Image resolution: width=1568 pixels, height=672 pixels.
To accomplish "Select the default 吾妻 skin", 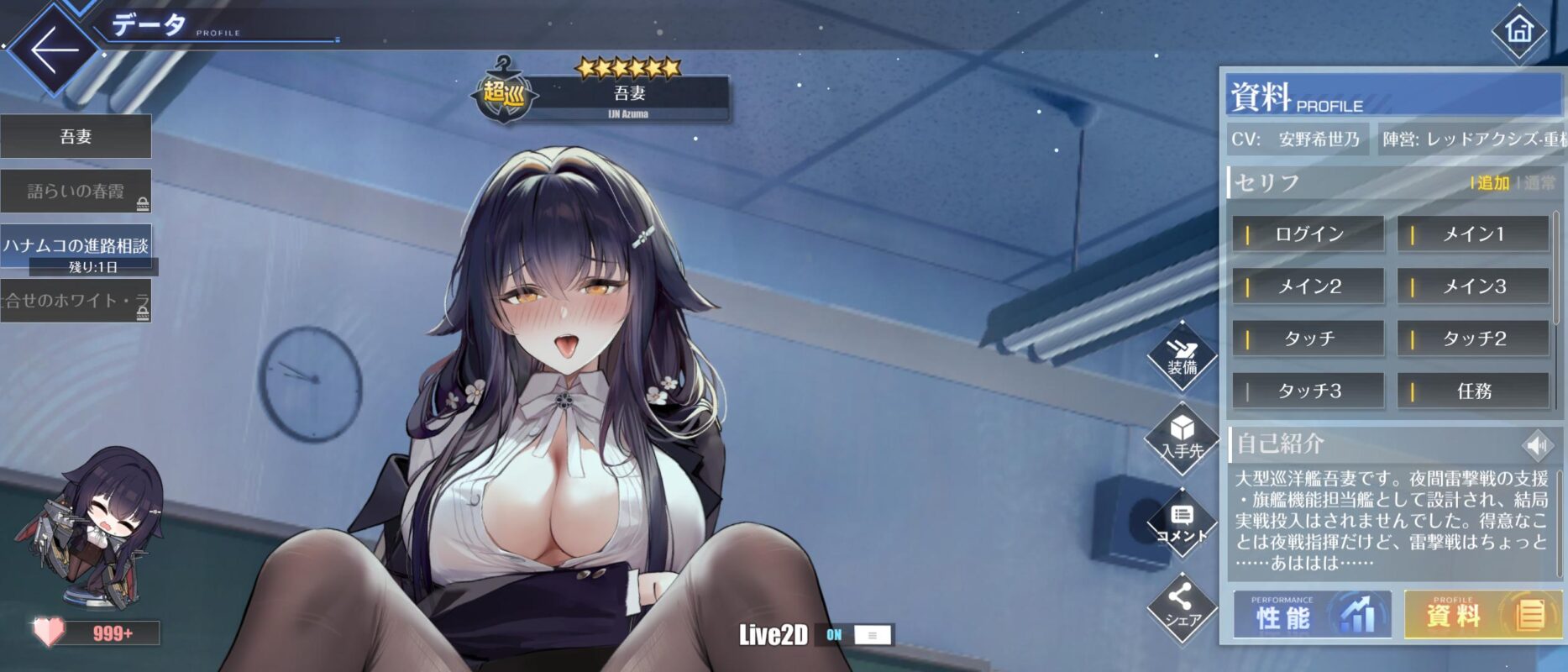I will 76,136.
